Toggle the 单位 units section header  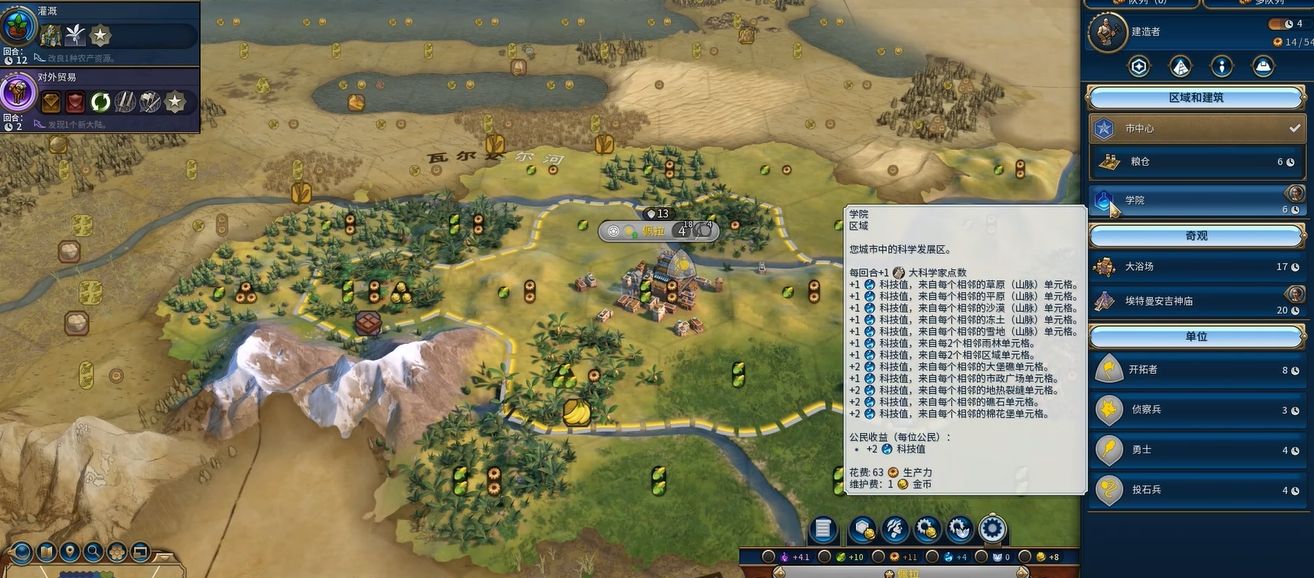[1196, 336]
